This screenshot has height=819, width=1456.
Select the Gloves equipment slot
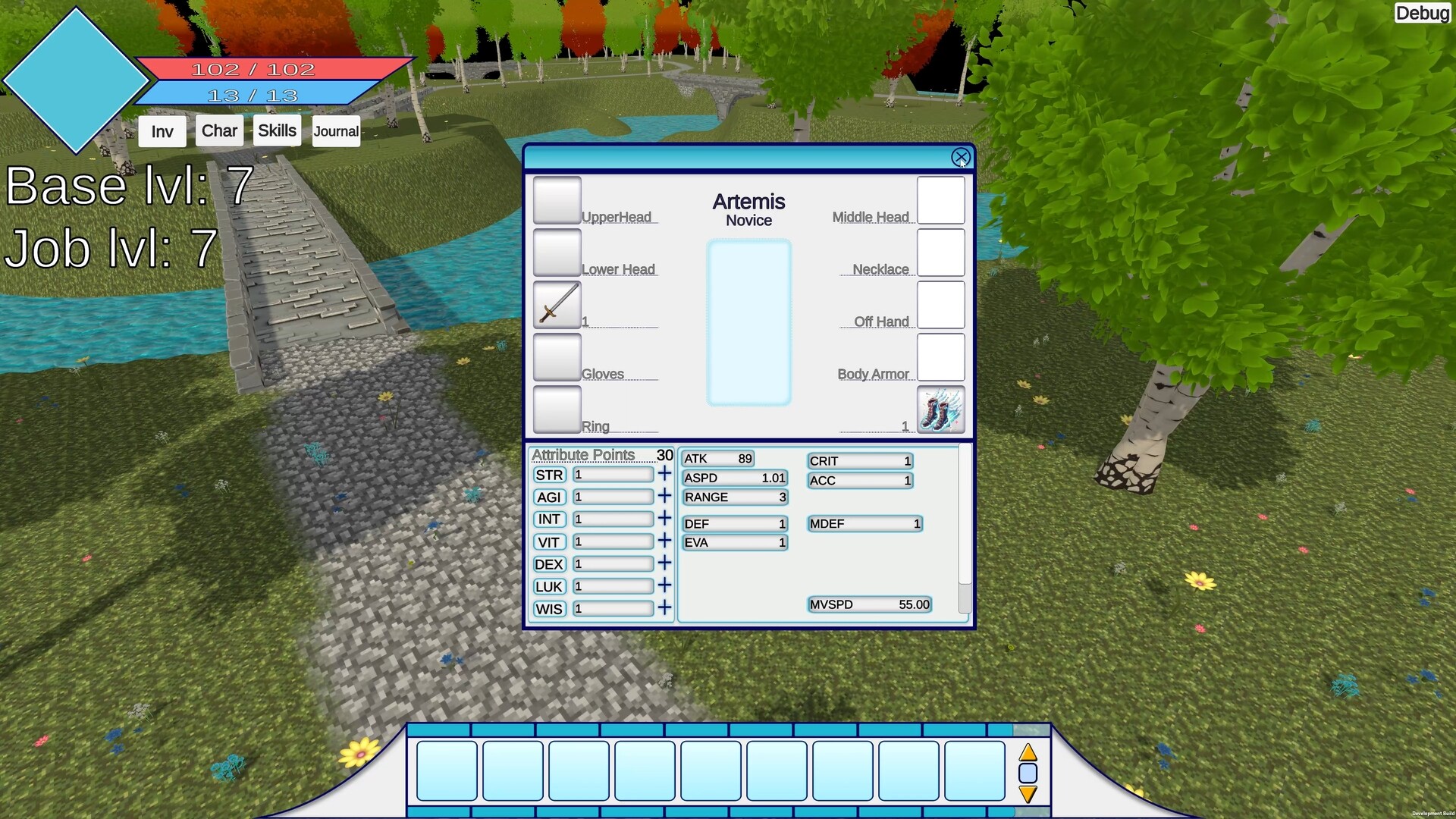[x=557, y=357]
